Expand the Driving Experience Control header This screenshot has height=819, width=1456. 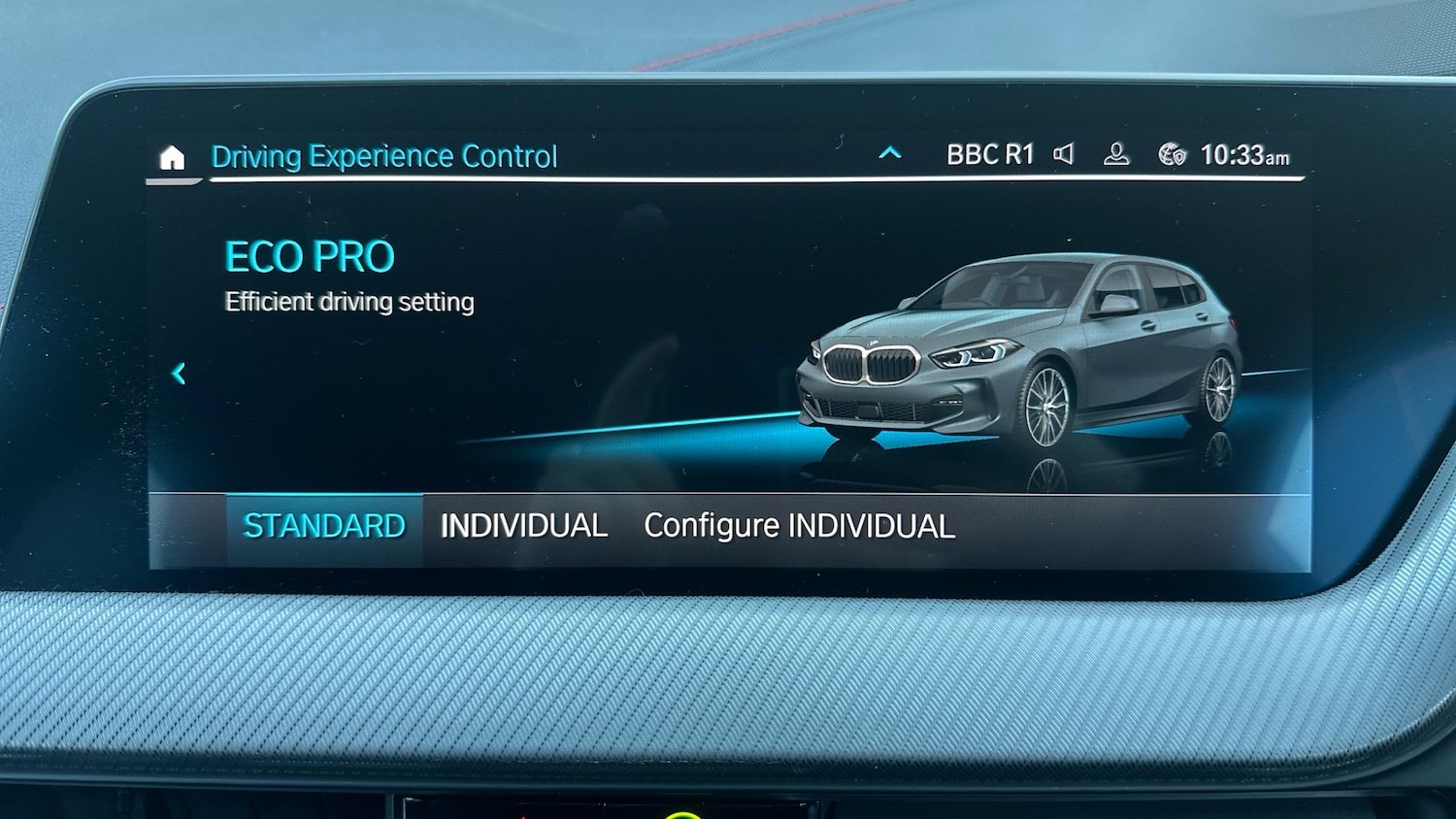point(384,155)
